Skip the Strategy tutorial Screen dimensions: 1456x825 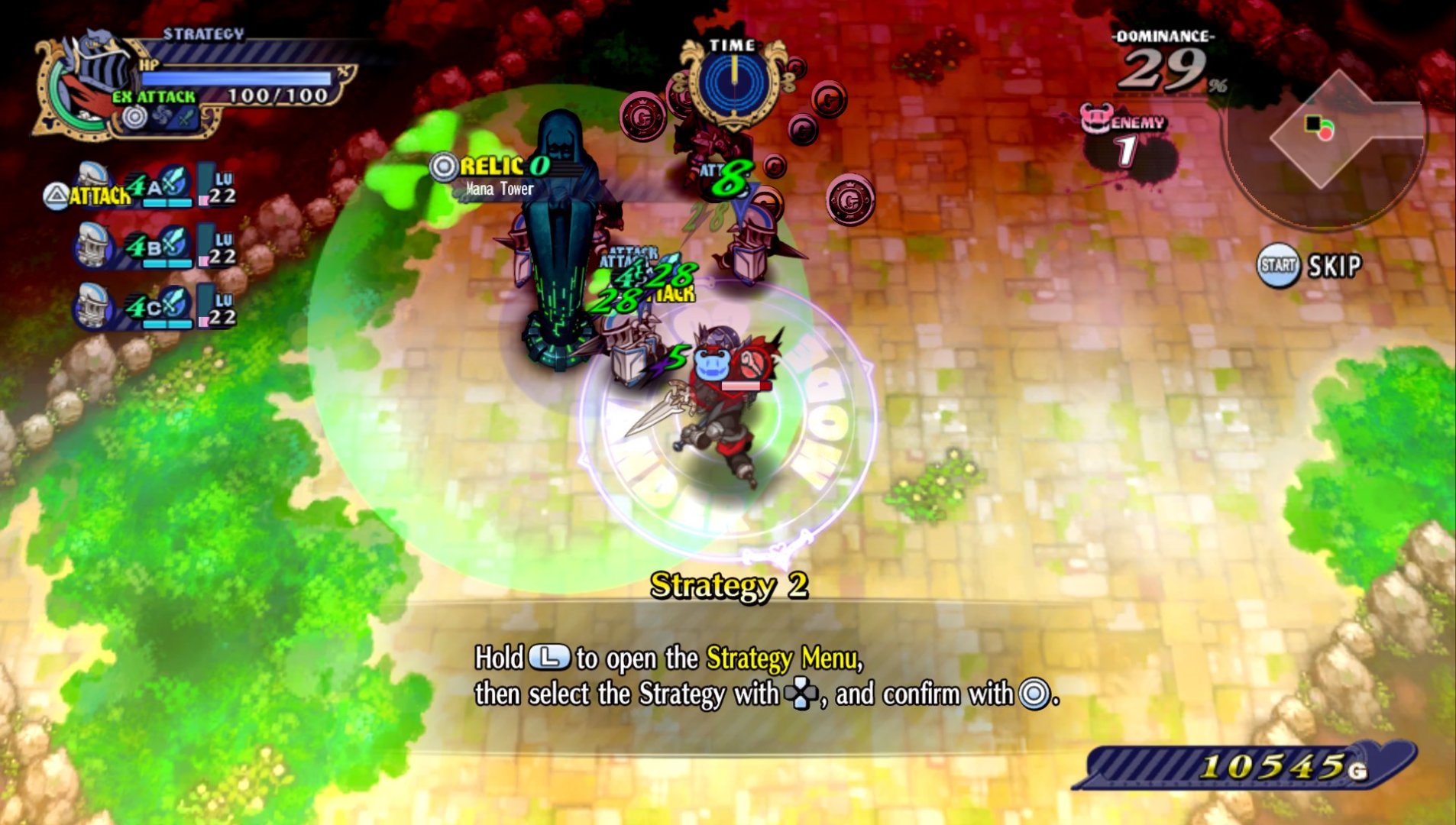click(x=1309, y=266)
